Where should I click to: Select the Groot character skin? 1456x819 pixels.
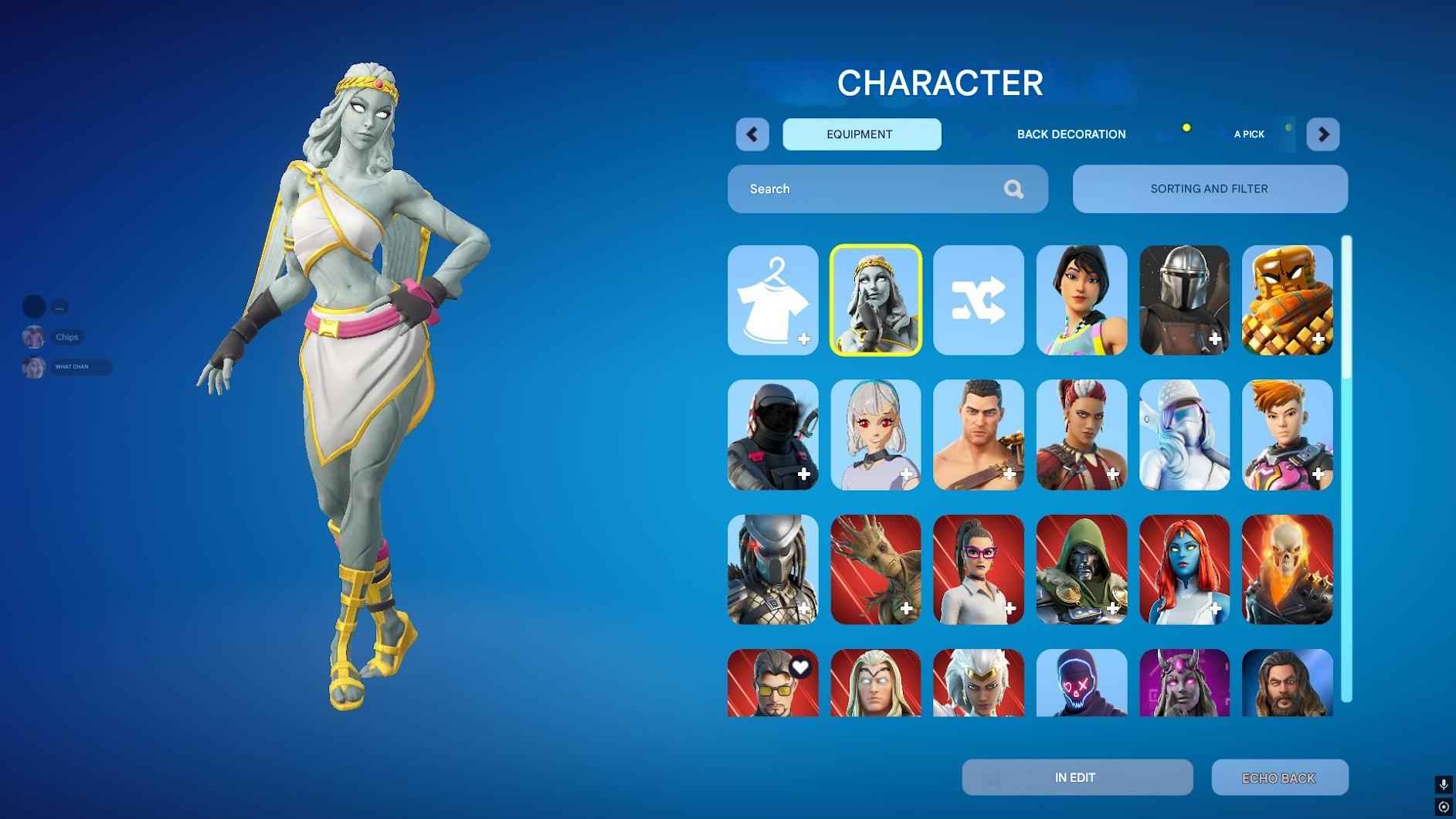(x=875, y=570)
